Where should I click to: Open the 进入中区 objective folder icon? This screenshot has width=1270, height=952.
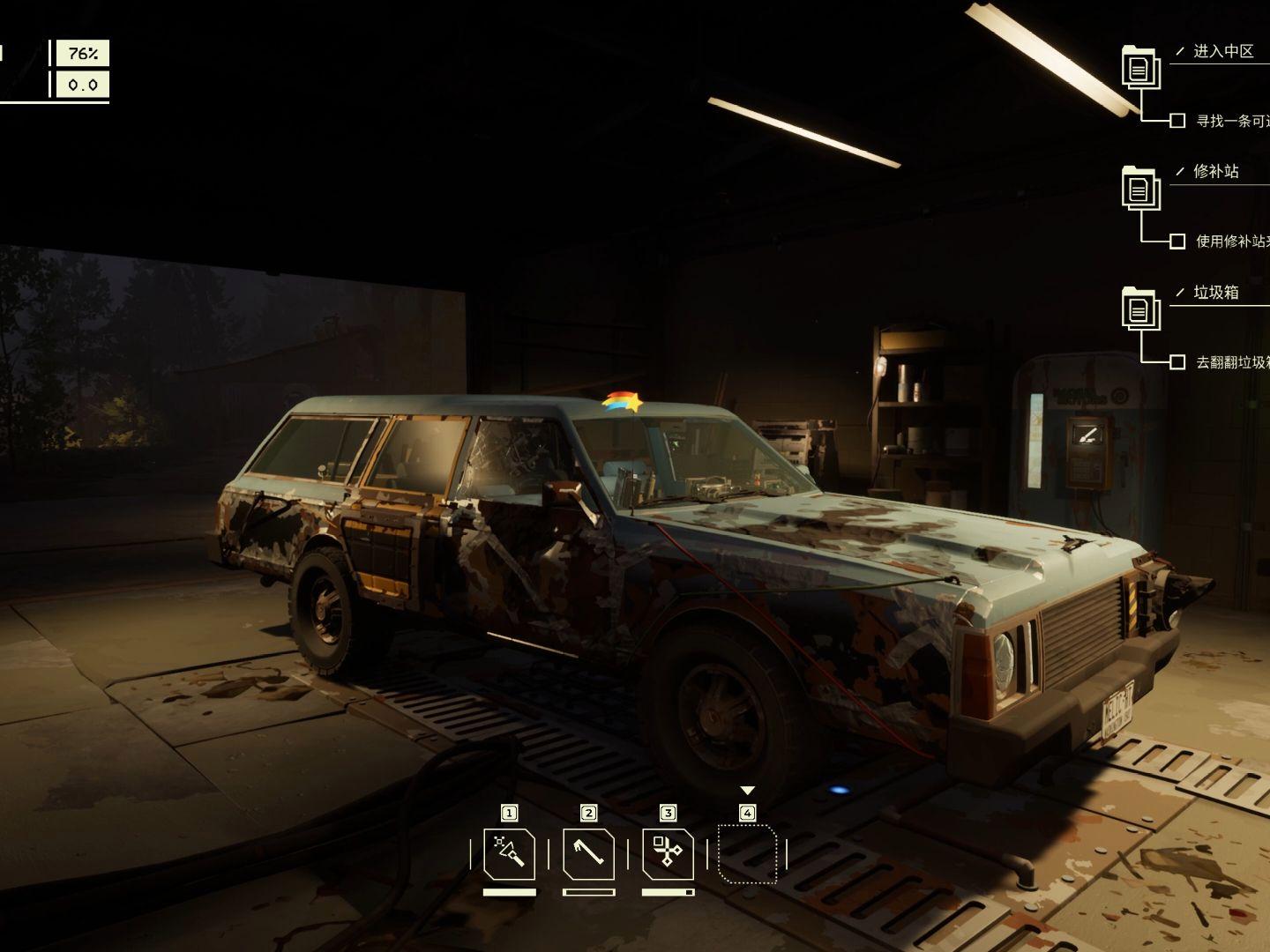coord(1139,67)
